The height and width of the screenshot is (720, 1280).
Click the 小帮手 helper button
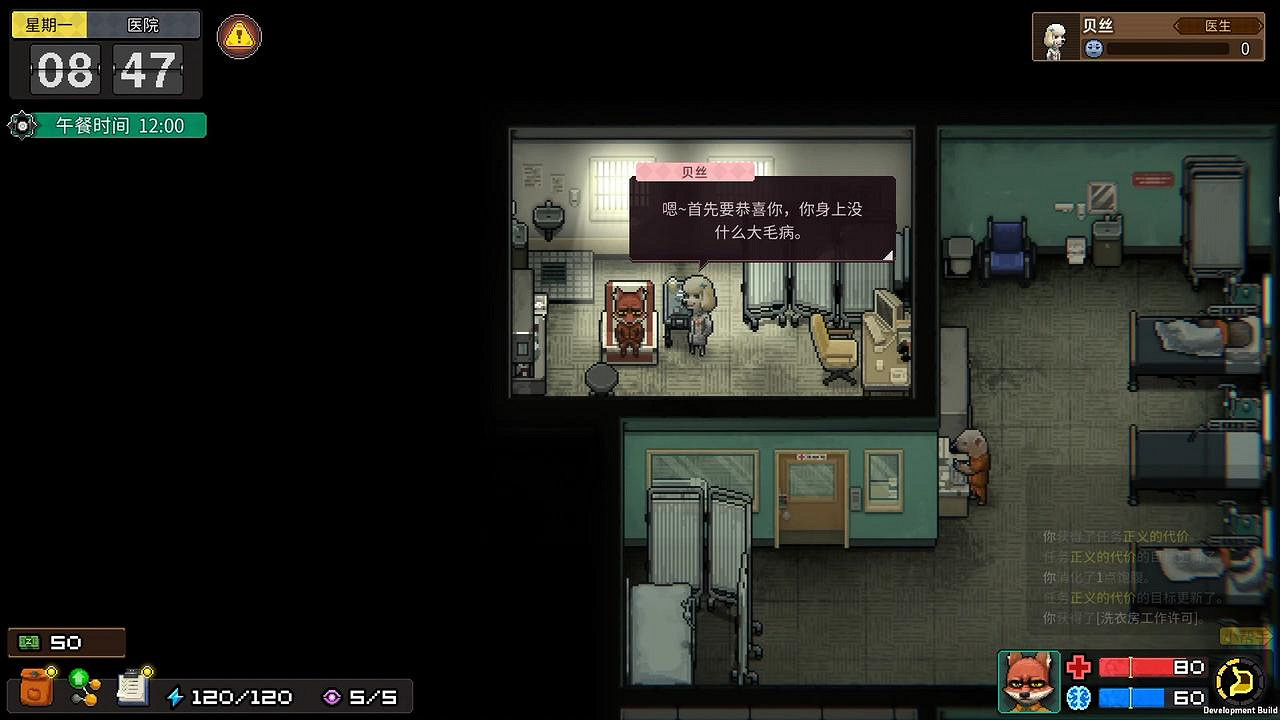[1240, 635]
